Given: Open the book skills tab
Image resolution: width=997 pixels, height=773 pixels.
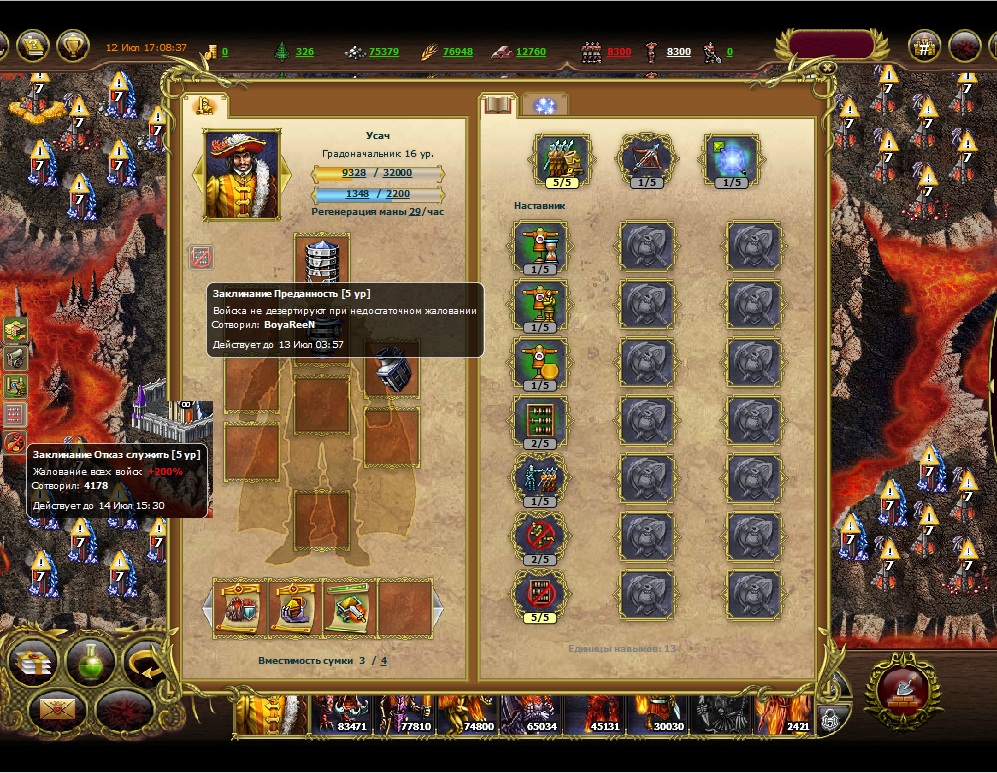Looking at the screenshot, I should tap(497, 105).
